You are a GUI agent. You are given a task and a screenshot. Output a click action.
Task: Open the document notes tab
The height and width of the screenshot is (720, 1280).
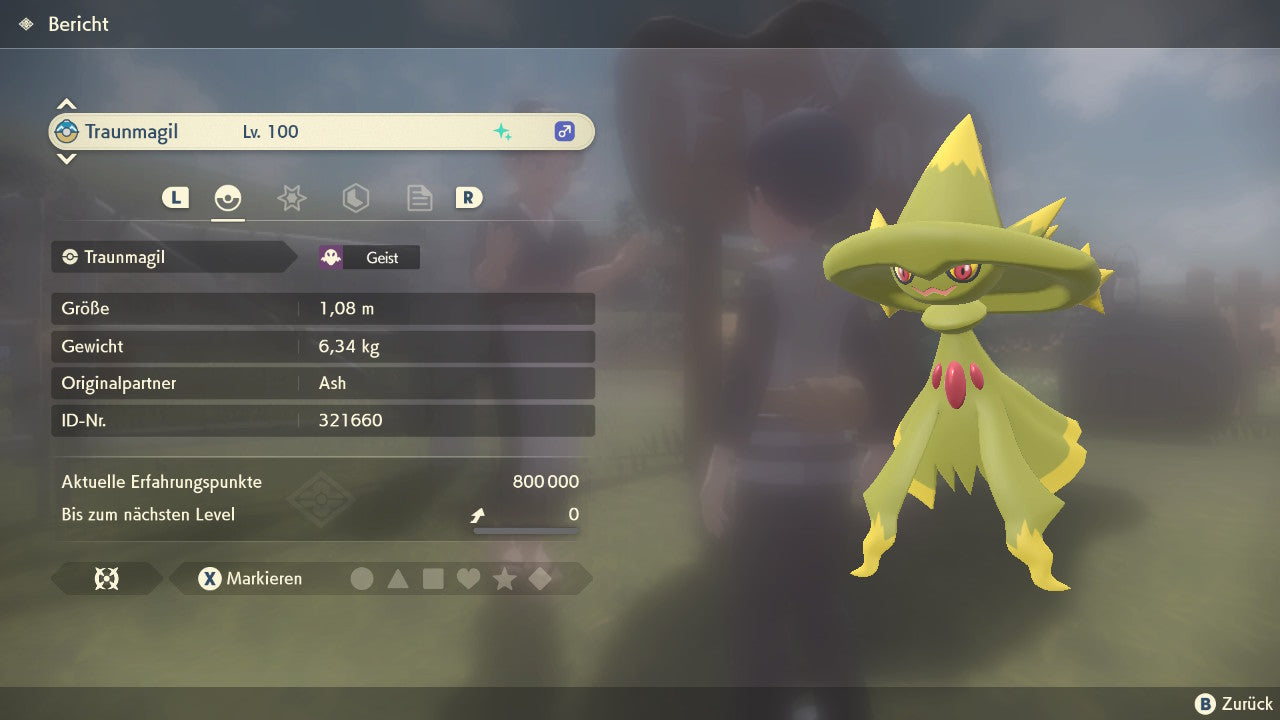[419, 198]
